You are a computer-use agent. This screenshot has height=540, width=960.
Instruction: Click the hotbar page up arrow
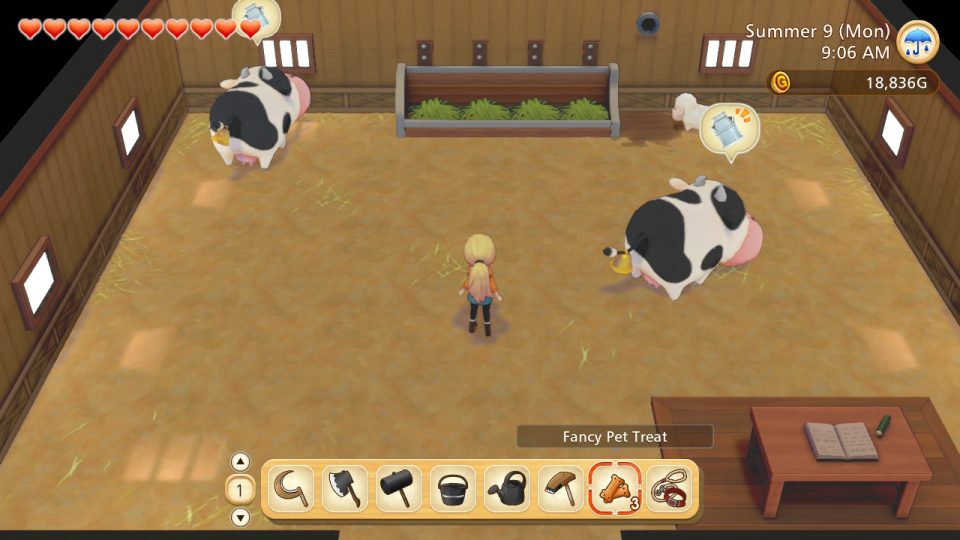pos(240,462)
